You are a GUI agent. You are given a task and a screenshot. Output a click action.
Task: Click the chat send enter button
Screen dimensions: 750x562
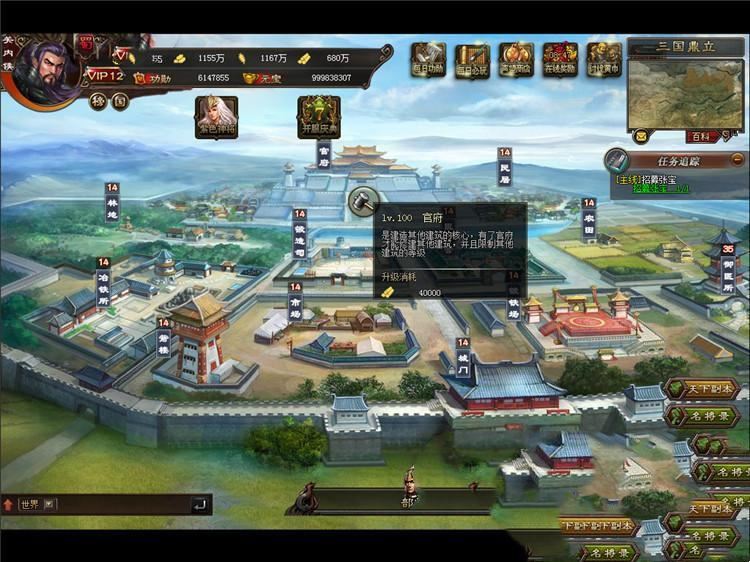pos(200,504)
